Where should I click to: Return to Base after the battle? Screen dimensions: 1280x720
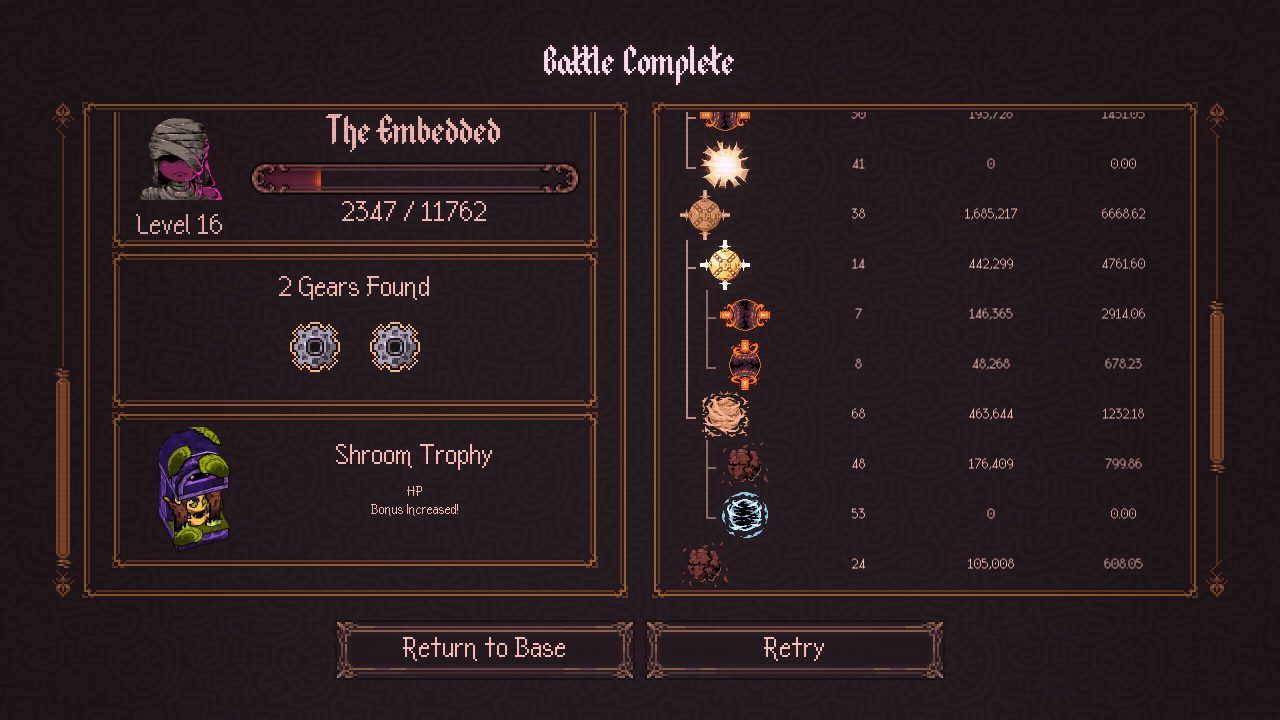[484, 649]
